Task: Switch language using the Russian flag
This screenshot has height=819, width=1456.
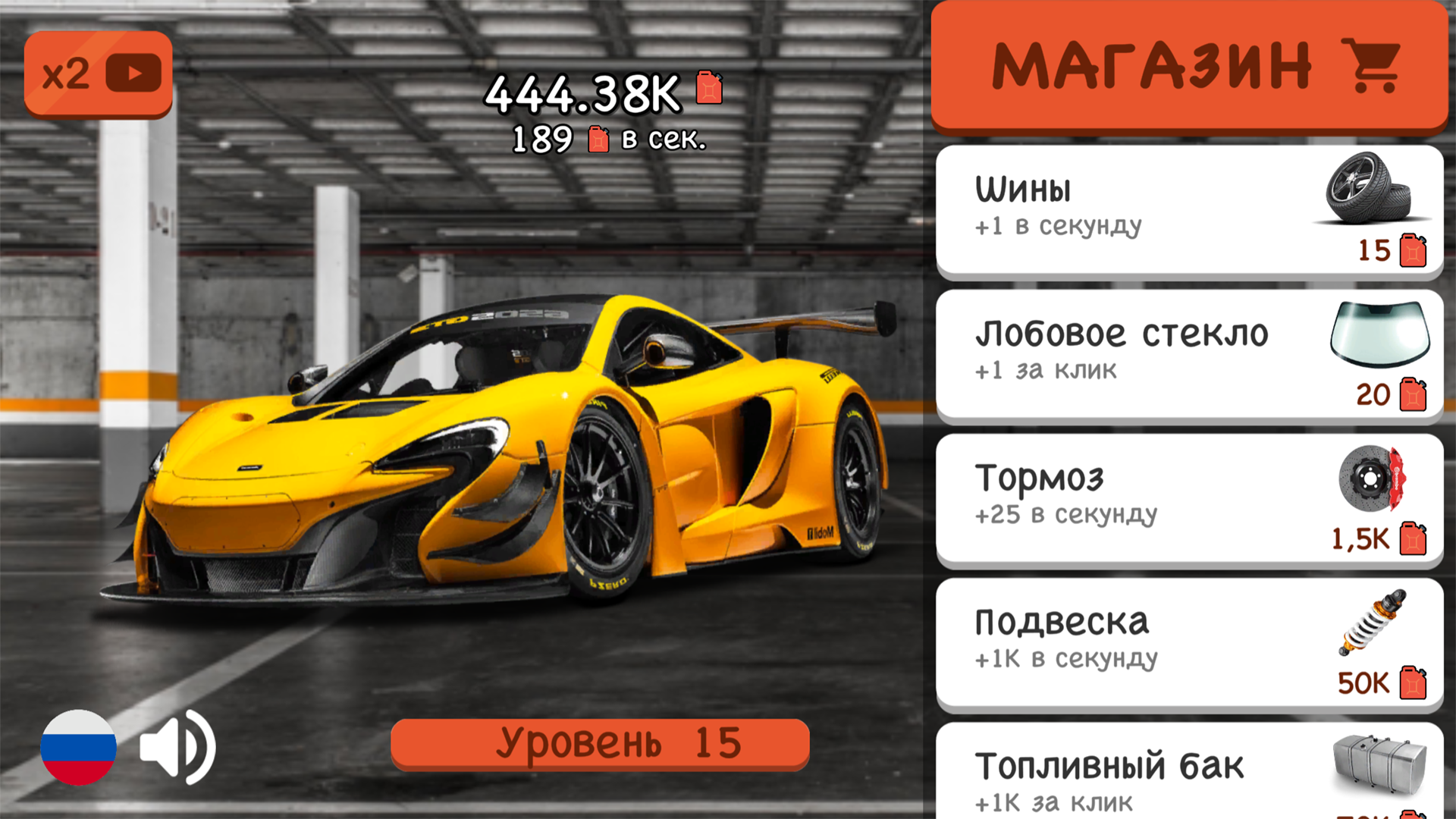Action: tap(78, 747)
